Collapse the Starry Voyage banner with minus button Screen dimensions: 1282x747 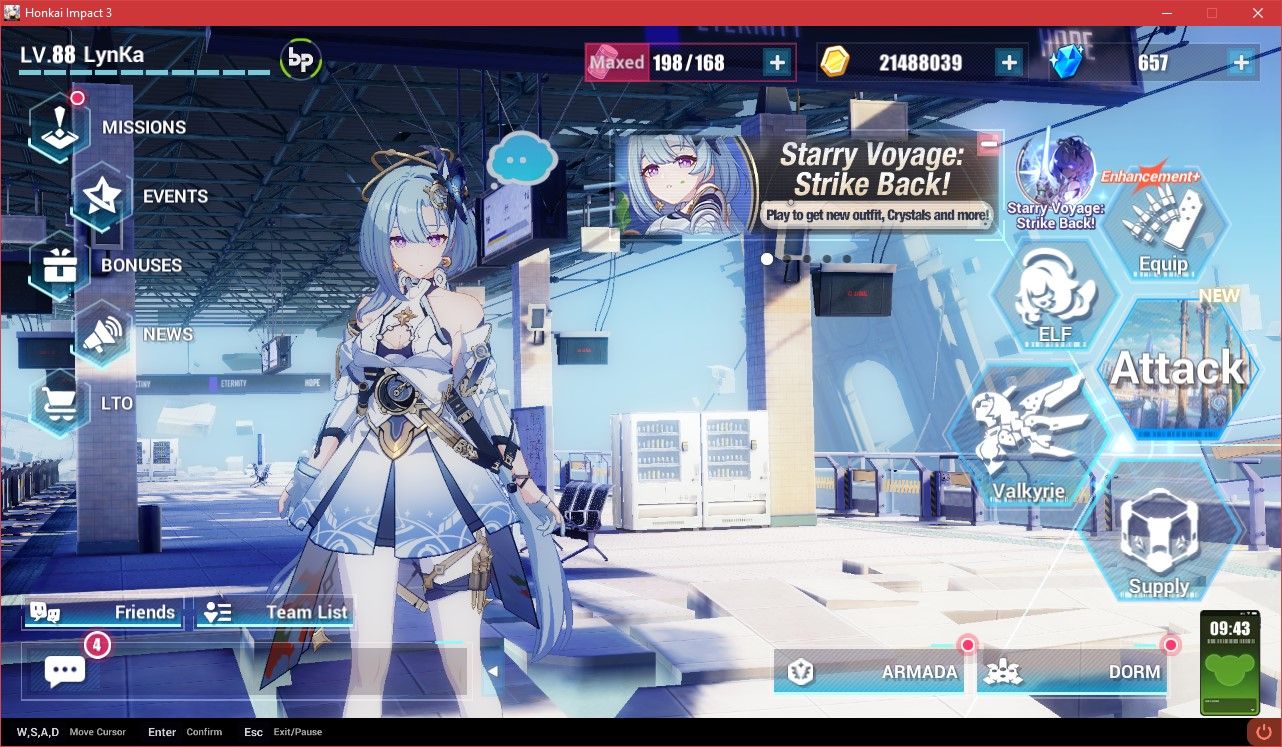pyautogui.click(x=989, y=143)
